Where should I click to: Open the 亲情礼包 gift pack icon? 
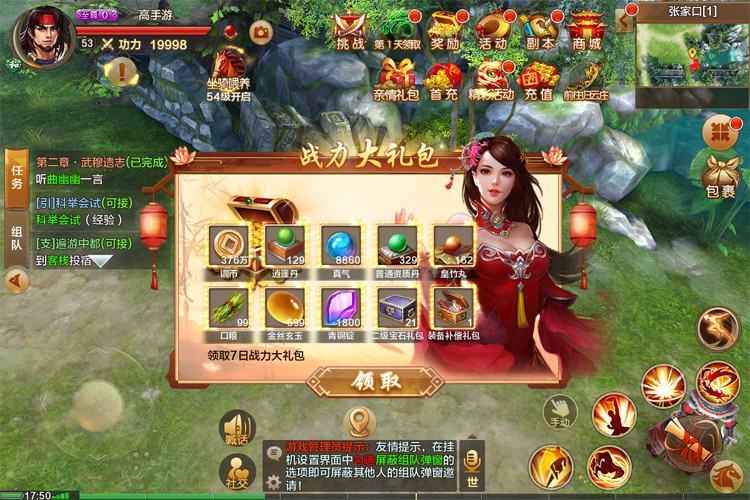[397, 78]
